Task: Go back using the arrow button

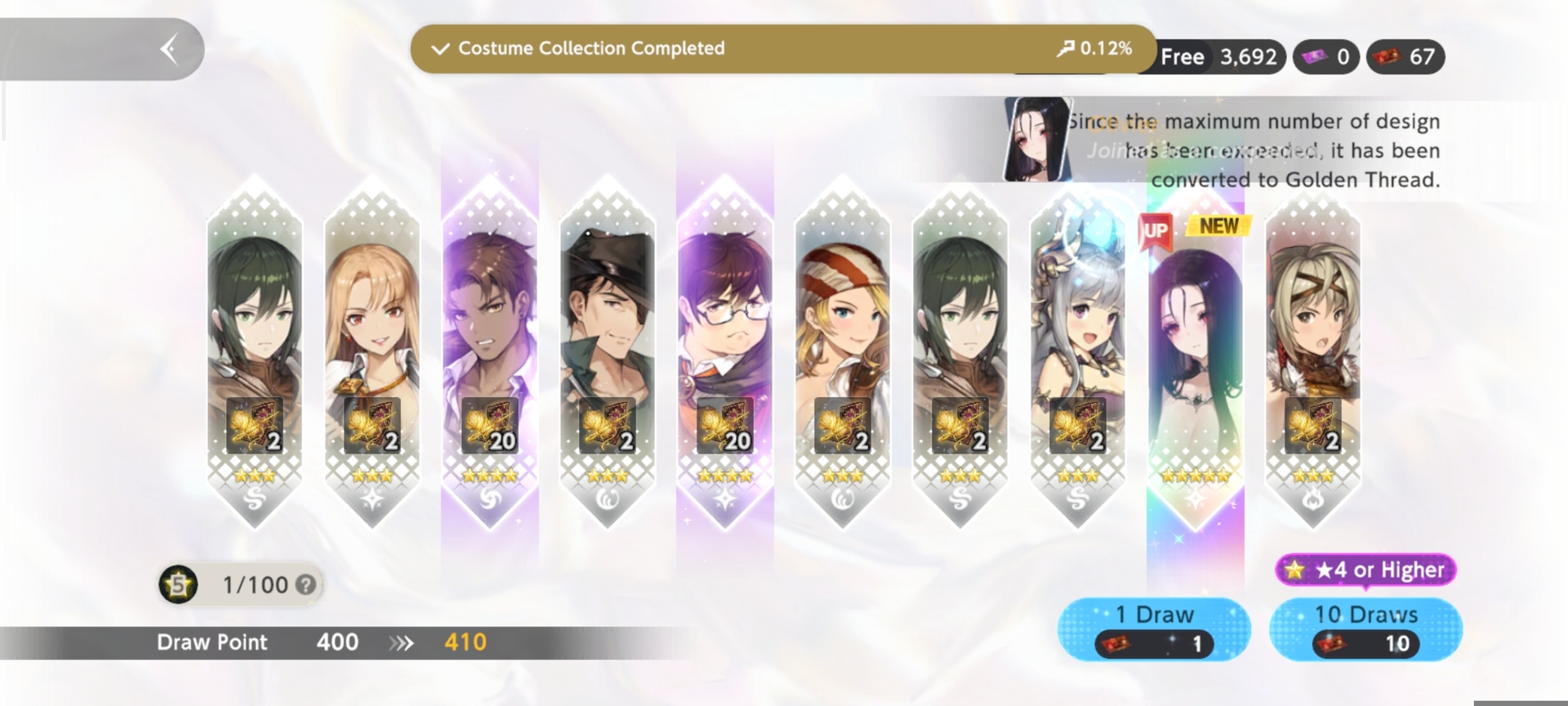Action: click(170, 49)
